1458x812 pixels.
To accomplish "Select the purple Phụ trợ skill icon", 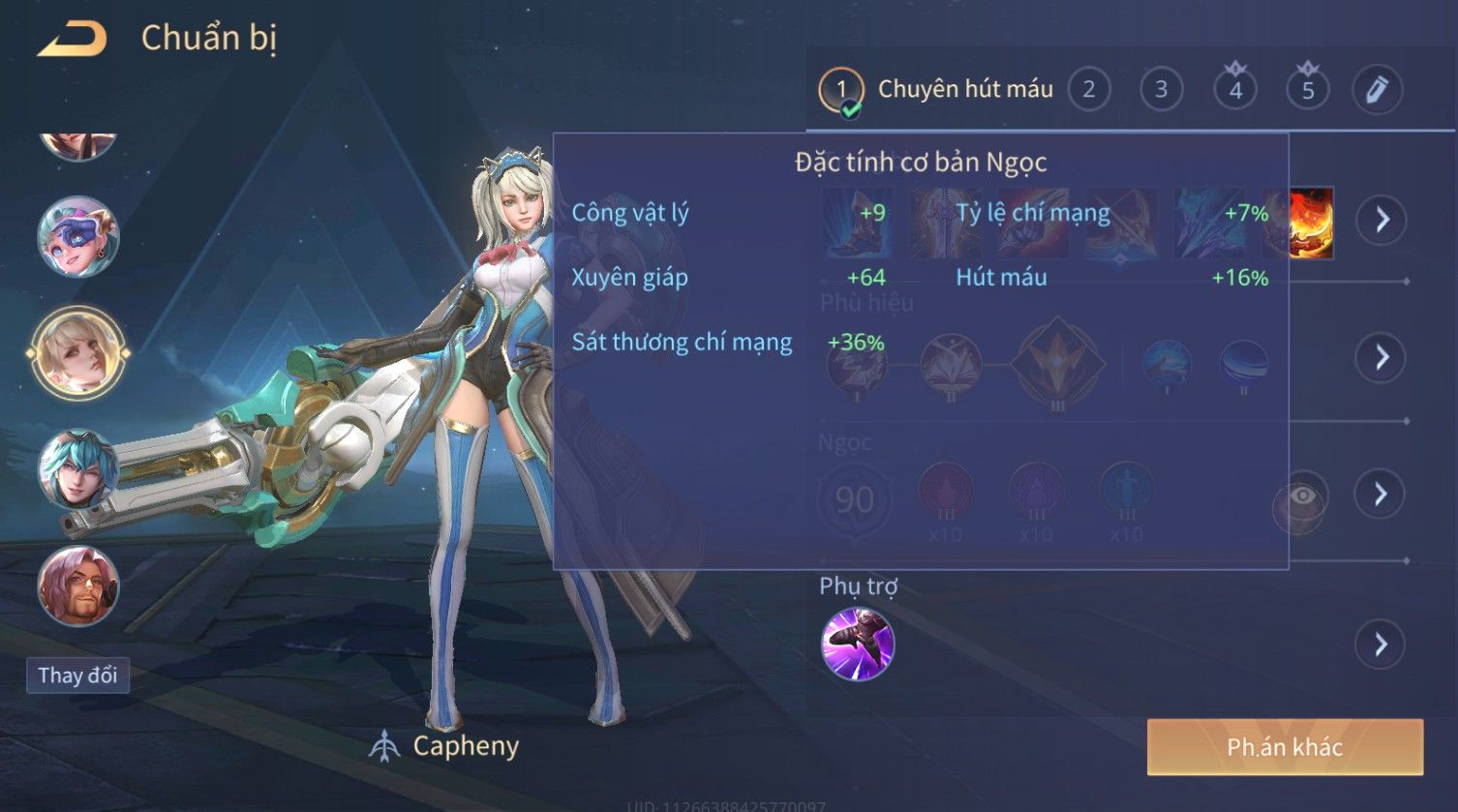I will coord(858,645).
